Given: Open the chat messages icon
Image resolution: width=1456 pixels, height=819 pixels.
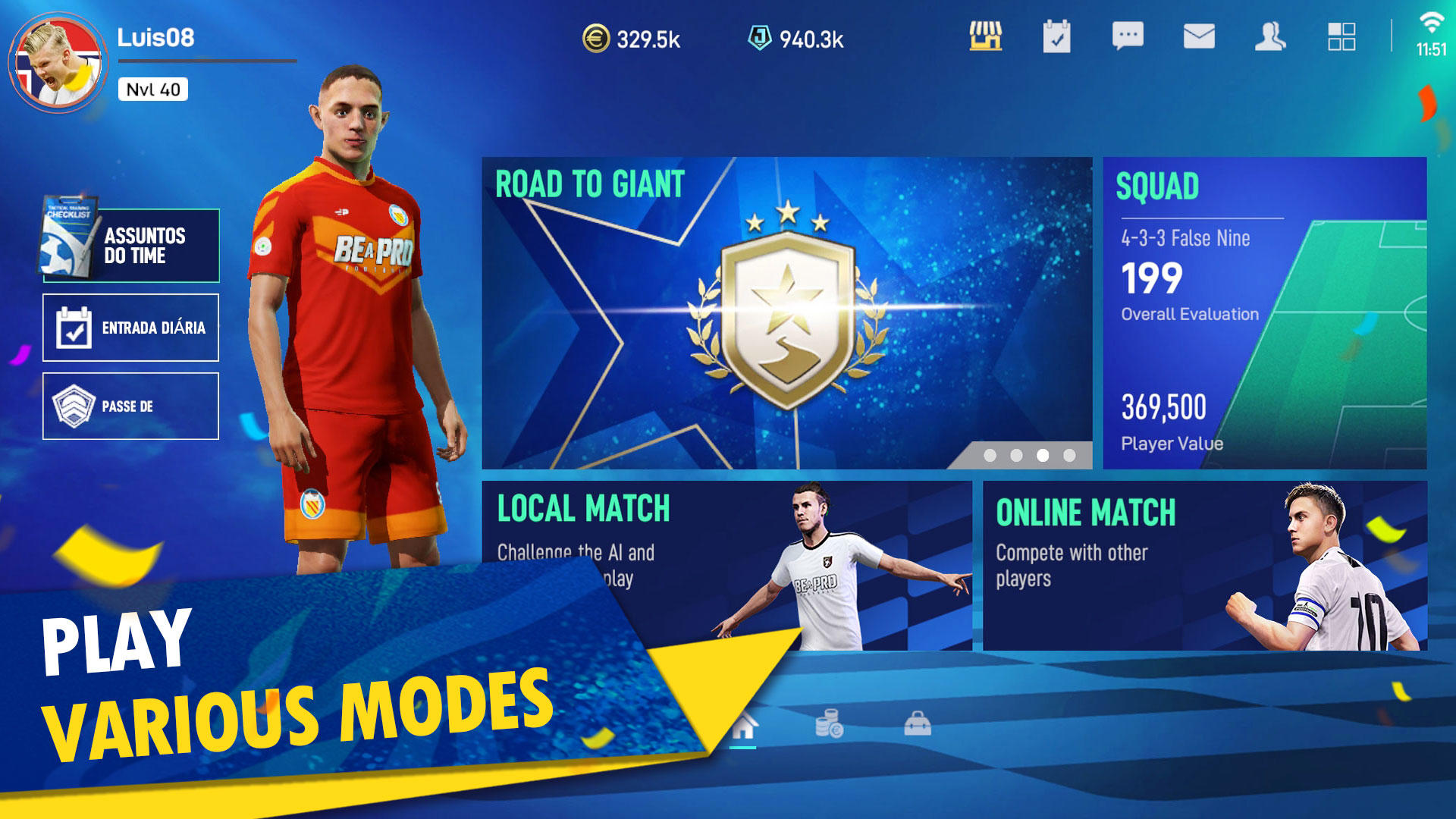Looking at the screenshot, I should [1128, 36].
